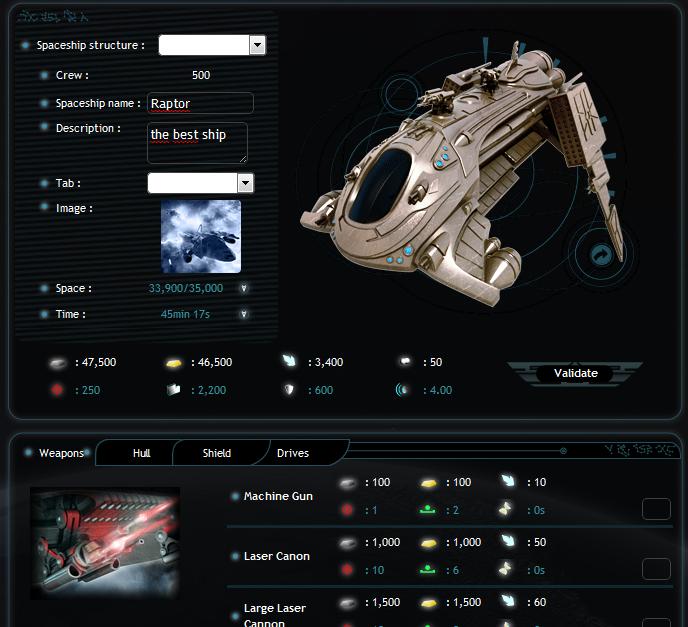Switch to the Weapons tab

point(62,453)
